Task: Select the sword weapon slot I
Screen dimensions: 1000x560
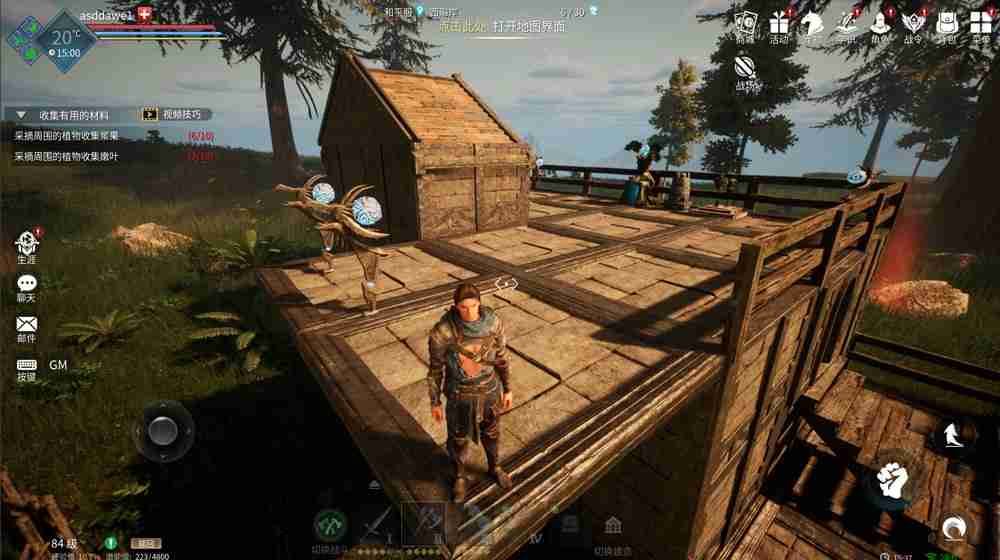Action: click(x=380, y=522)
